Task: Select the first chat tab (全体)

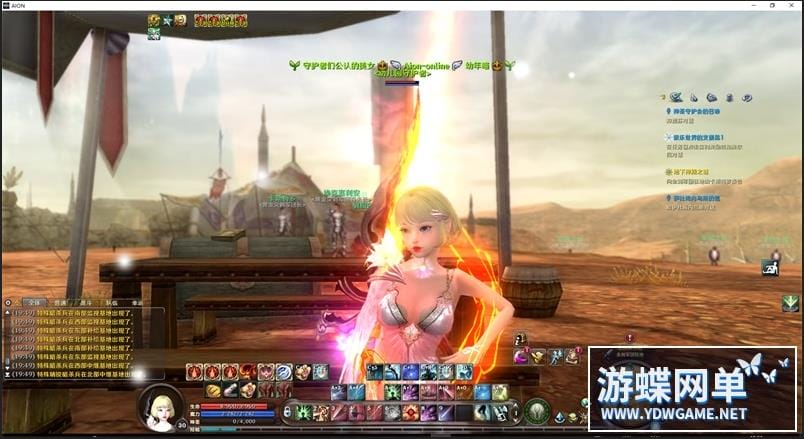Action: pos(34,301)
